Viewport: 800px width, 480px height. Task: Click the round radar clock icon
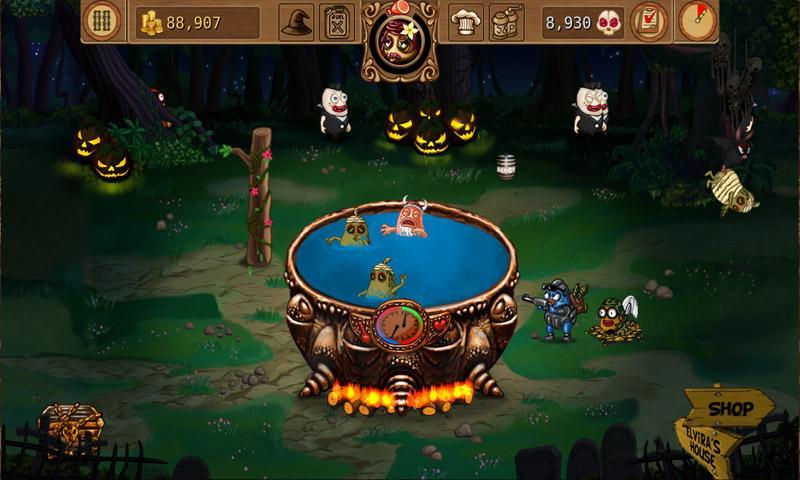tap(698, 21)
